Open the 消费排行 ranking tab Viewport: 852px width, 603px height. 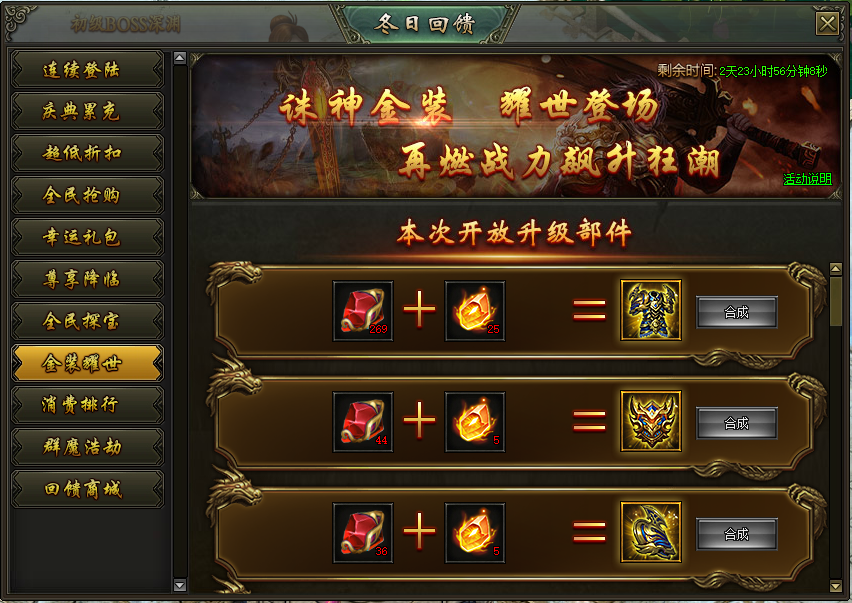point(87,406)
